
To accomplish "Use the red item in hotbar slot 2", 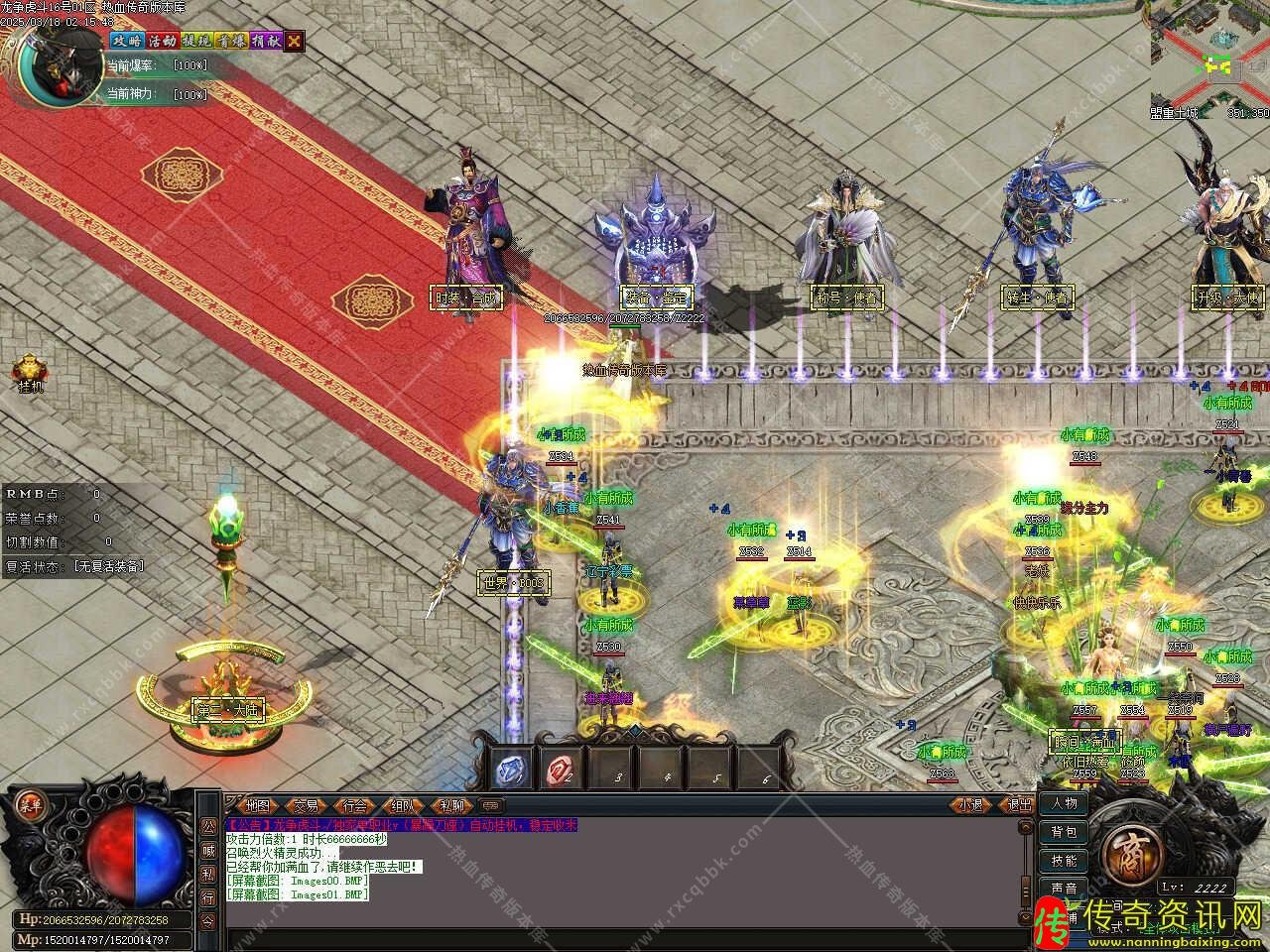I will [562, 769].
